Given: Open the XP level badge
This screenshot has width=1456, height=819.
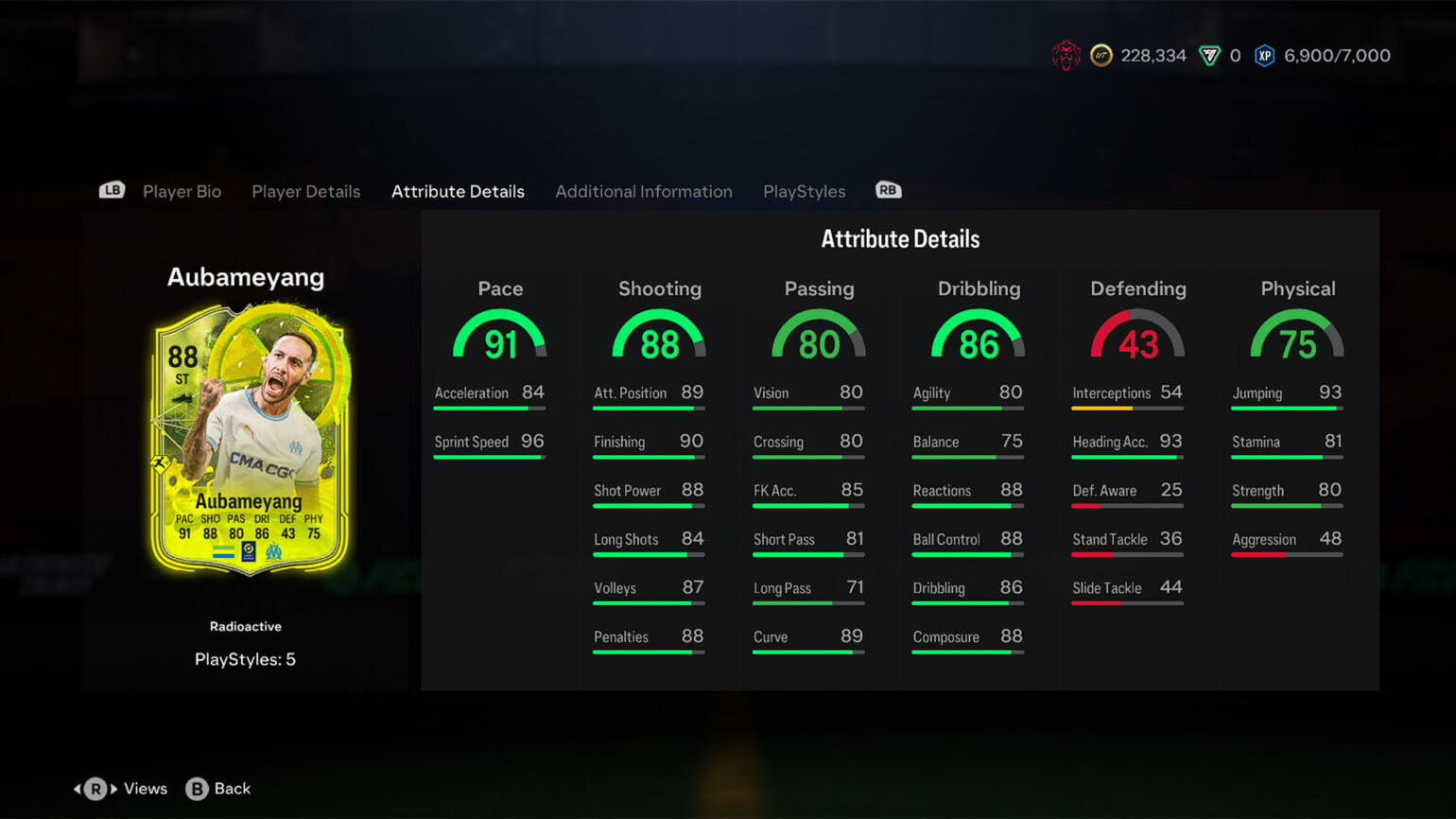Looking at the screenshot, I should point(1265,55).
